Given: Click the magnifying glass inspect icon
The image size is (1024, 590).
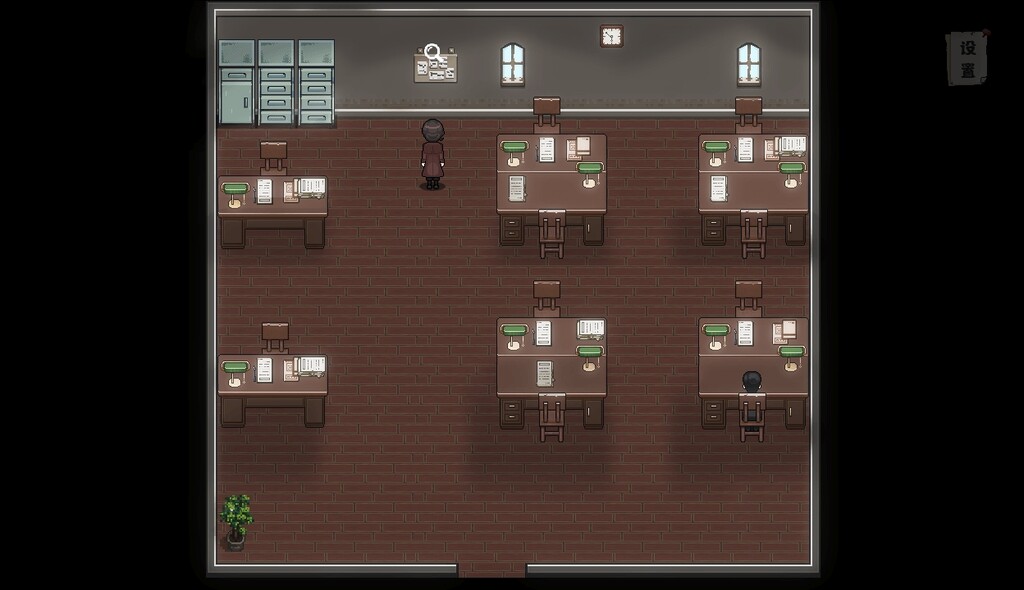Looking at the screenshot, I should coord(433,52).
